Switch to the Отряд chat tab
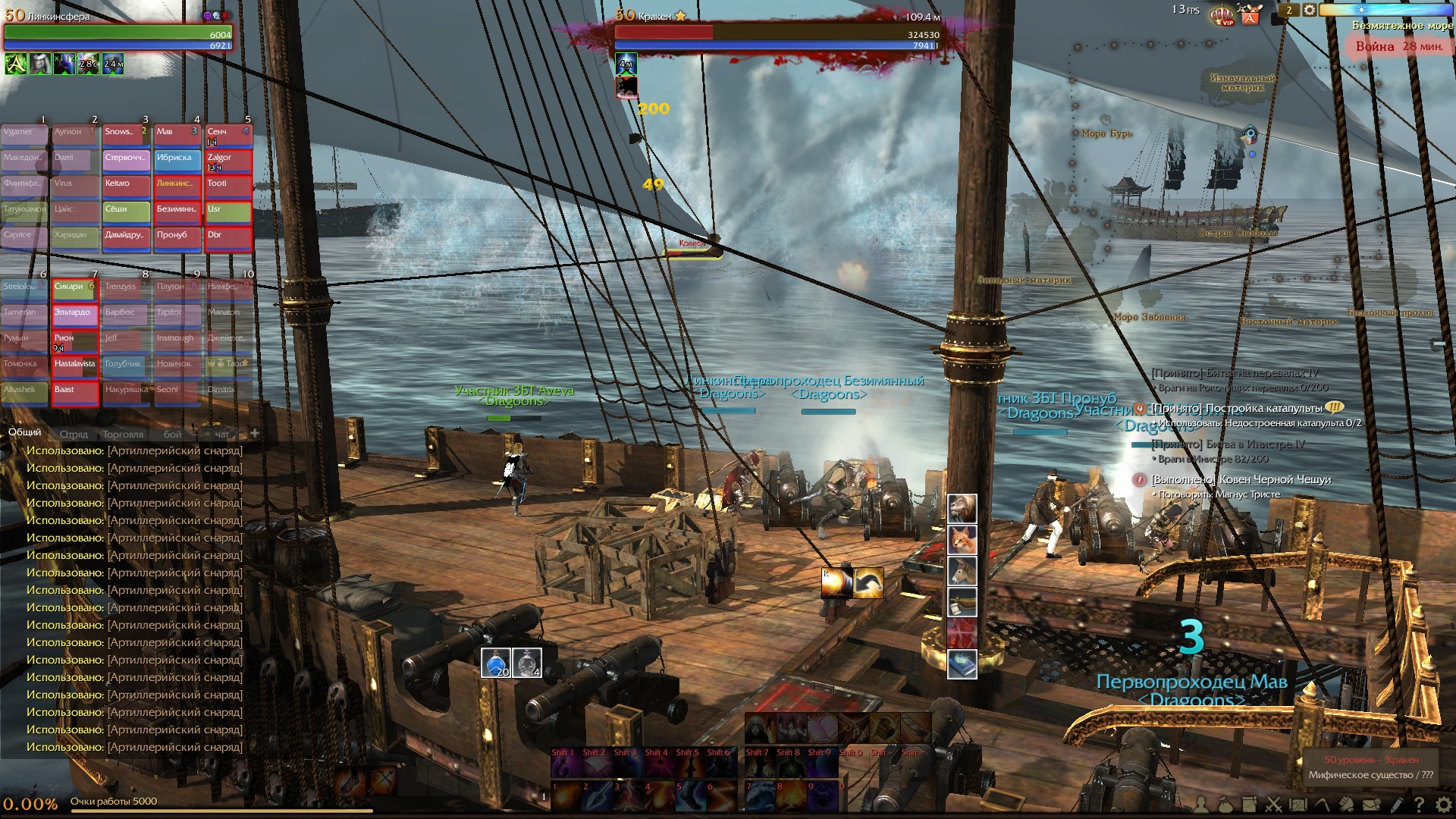Image resolution: width=1456 pixels, height=819 pixels. 74,435
